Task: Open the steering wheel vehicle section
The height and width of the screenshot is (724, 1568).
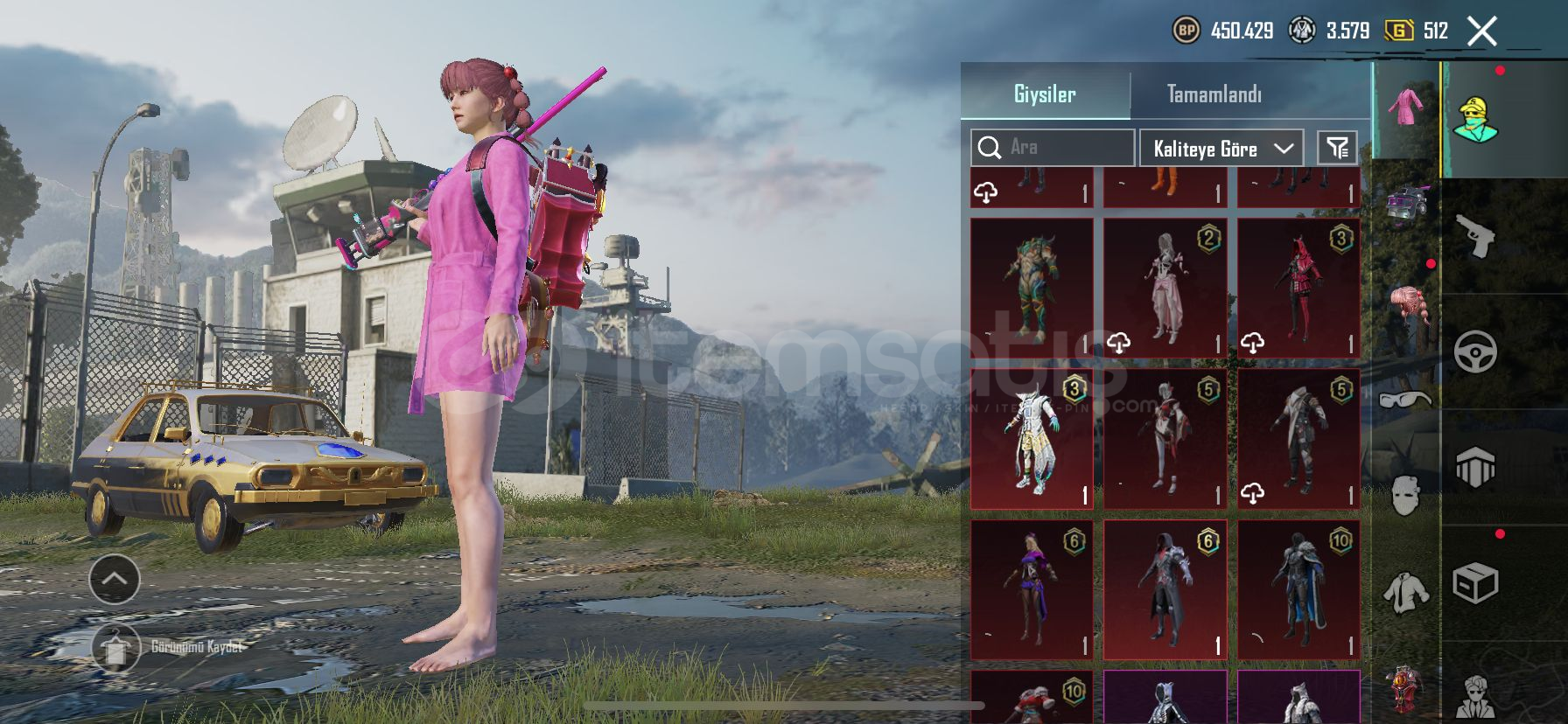Action: click(1475, 352)
